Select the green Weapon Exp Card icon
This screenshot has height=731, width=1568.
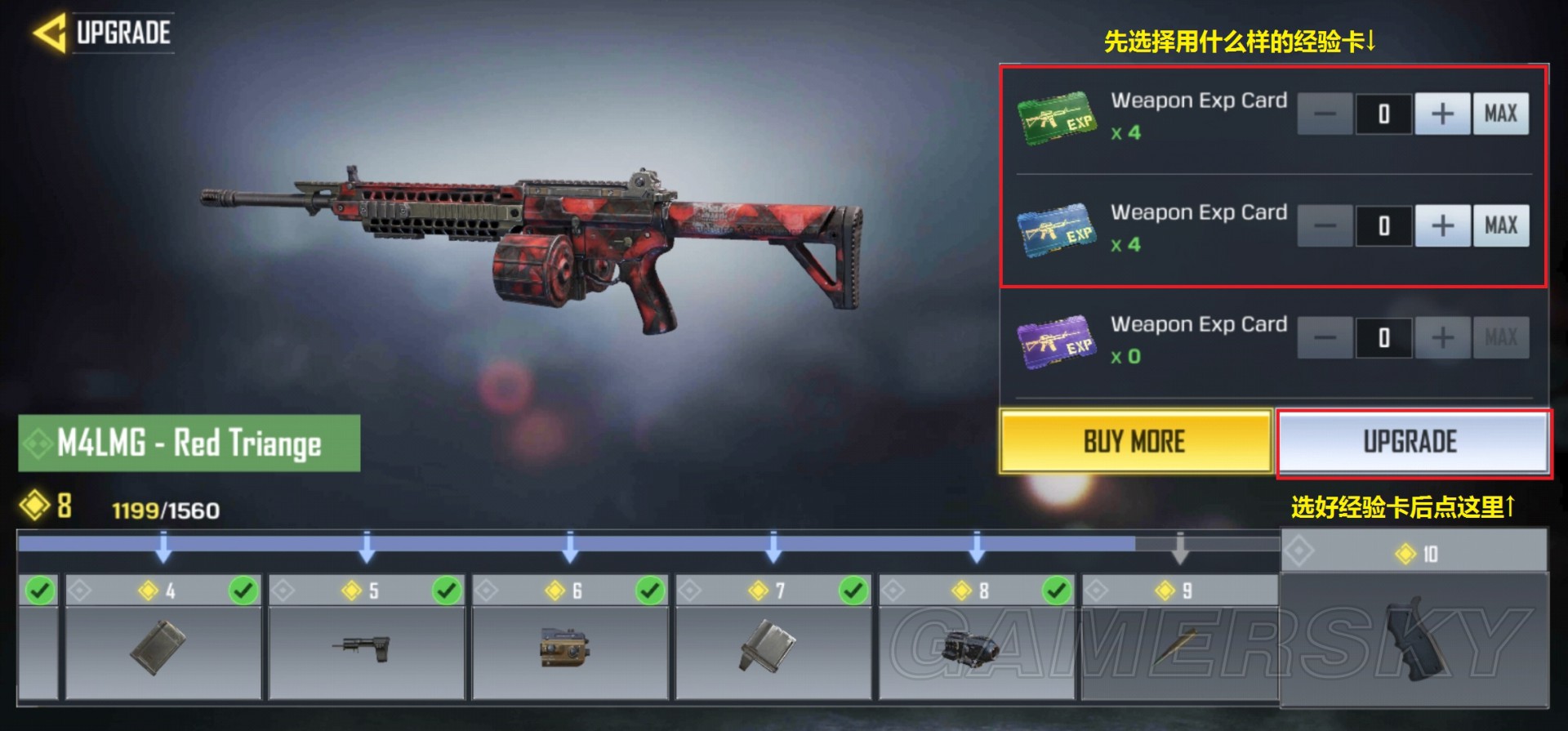pos(1056,119)
